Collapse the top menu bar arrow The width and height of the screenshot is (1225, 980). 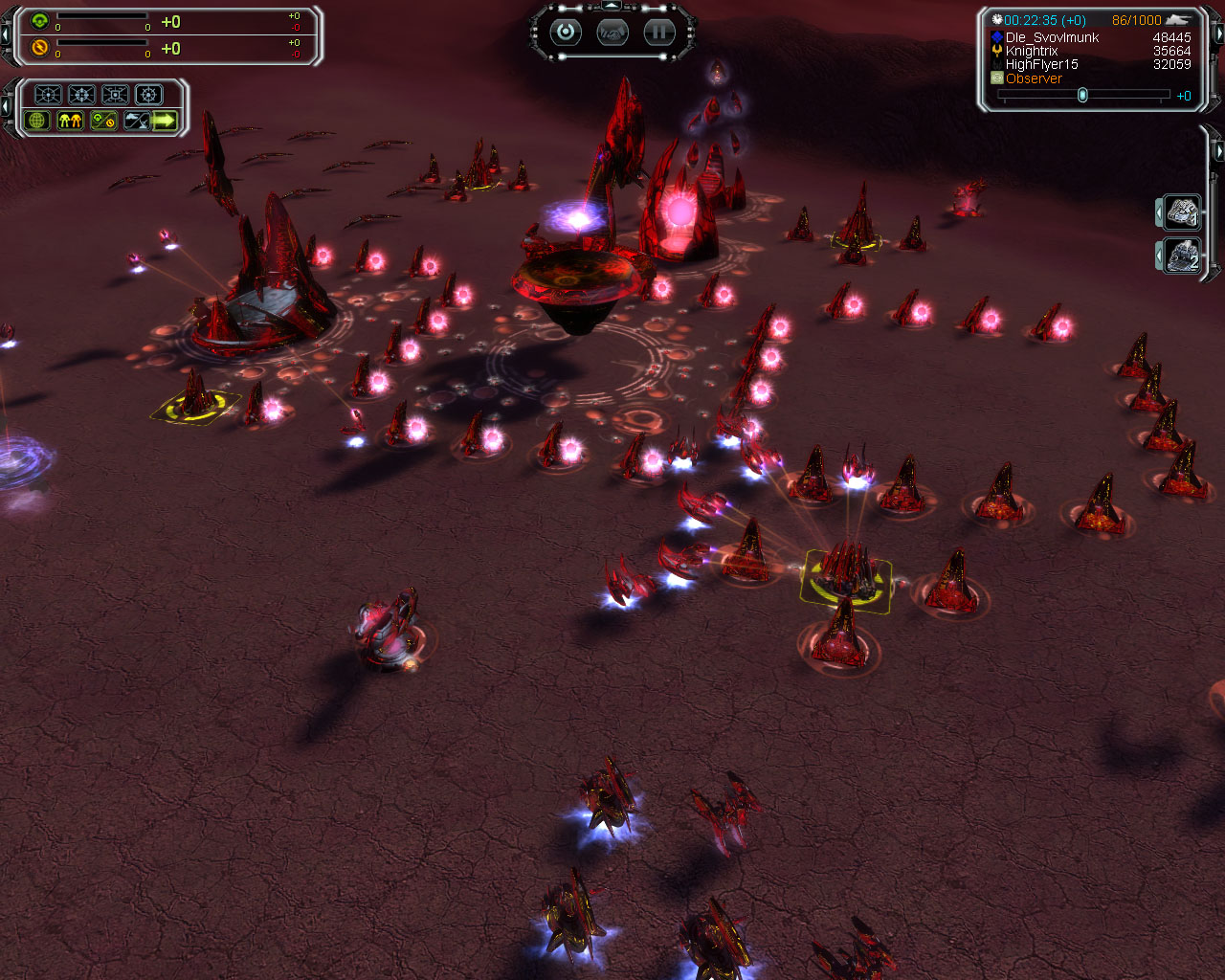(x=612, y=7)
